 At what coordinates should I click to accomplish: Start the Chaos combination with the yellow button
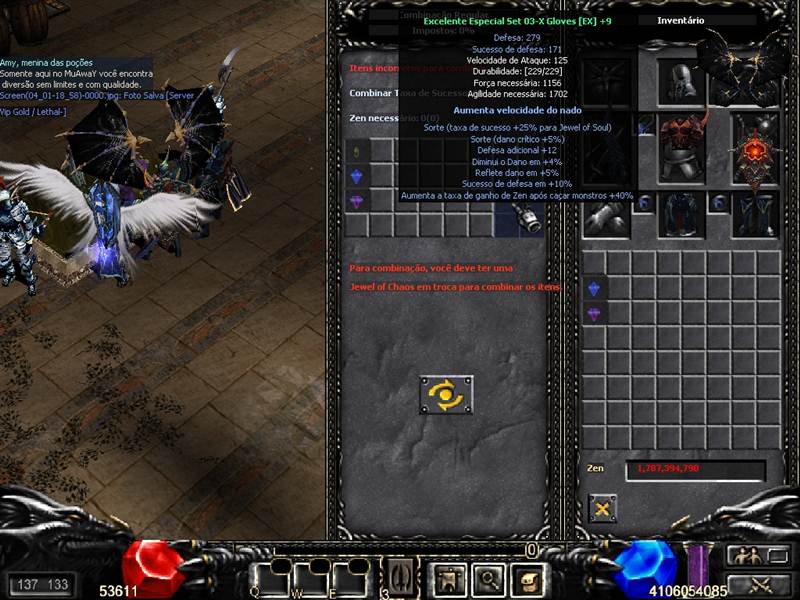click(446, 394)
